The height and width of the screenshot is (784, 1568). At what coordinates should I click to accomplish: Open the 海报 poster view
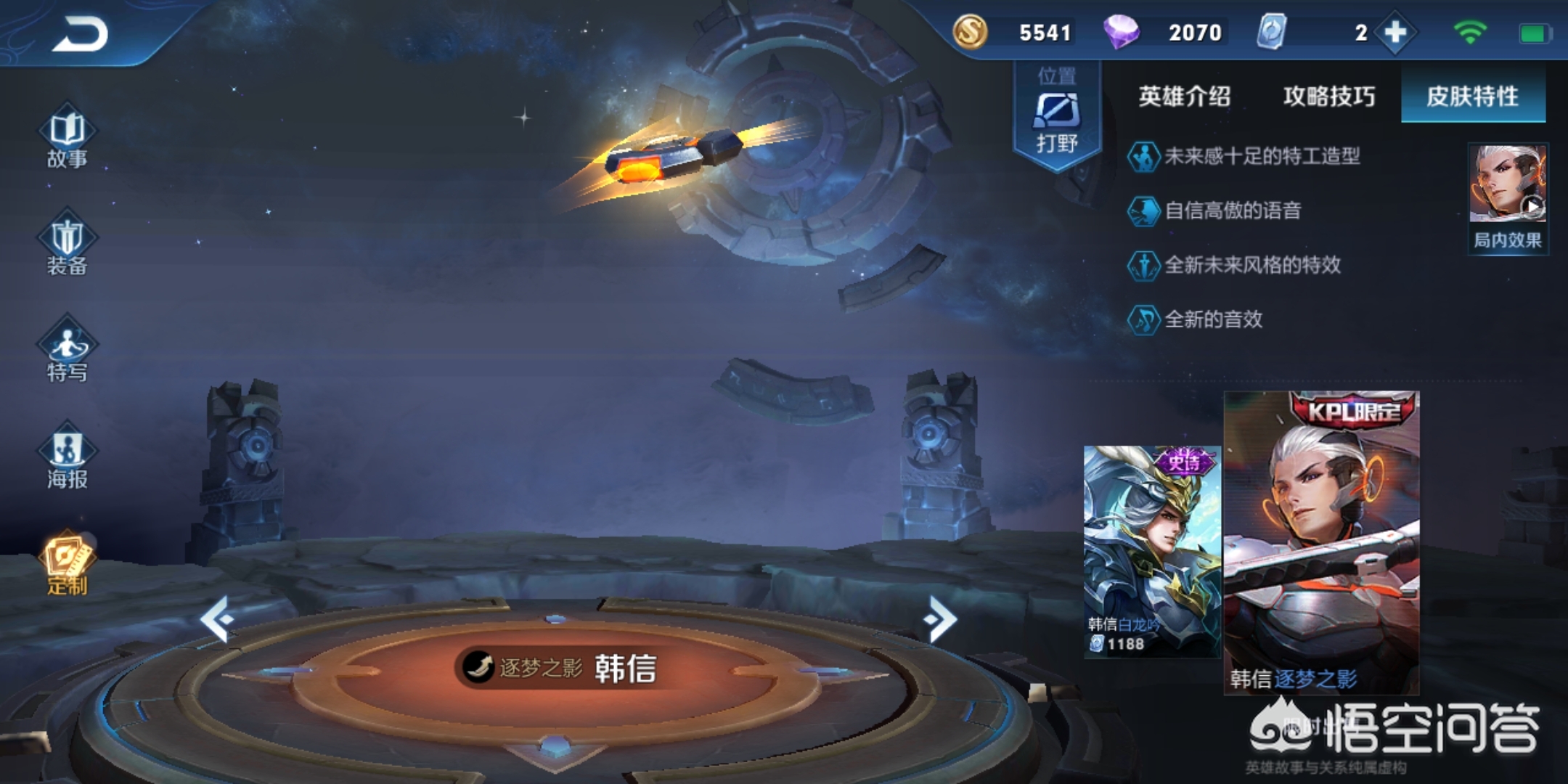tap(67, 457)
